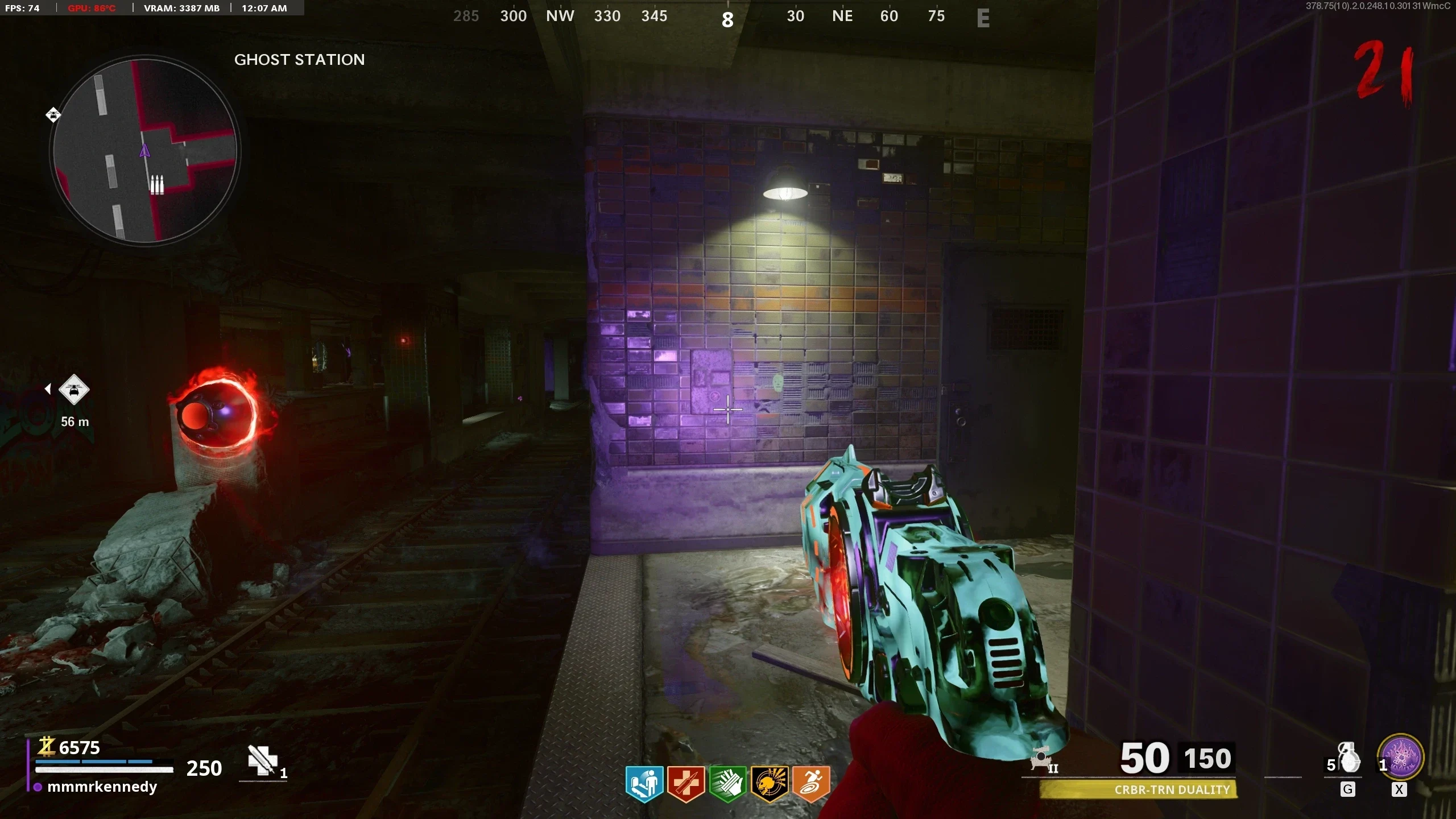The width and height of the screenshot is (1456, 819).
Task: Select the 56 m objective waypoint marker
Action: tap(74, 390)
